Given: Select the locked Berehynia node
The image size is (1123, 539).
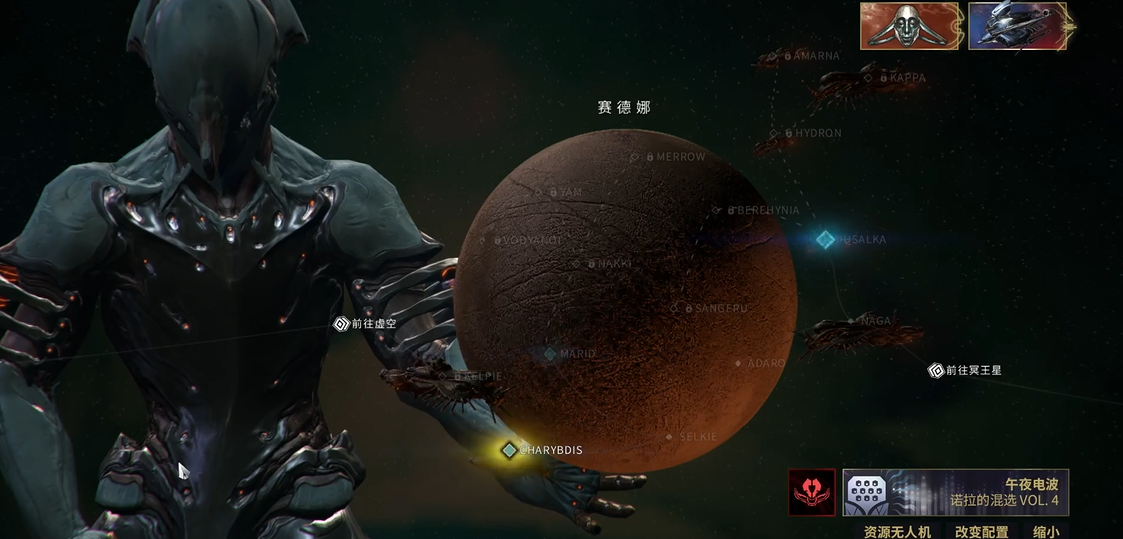Looking at the screenshot, I should point(716,210).
